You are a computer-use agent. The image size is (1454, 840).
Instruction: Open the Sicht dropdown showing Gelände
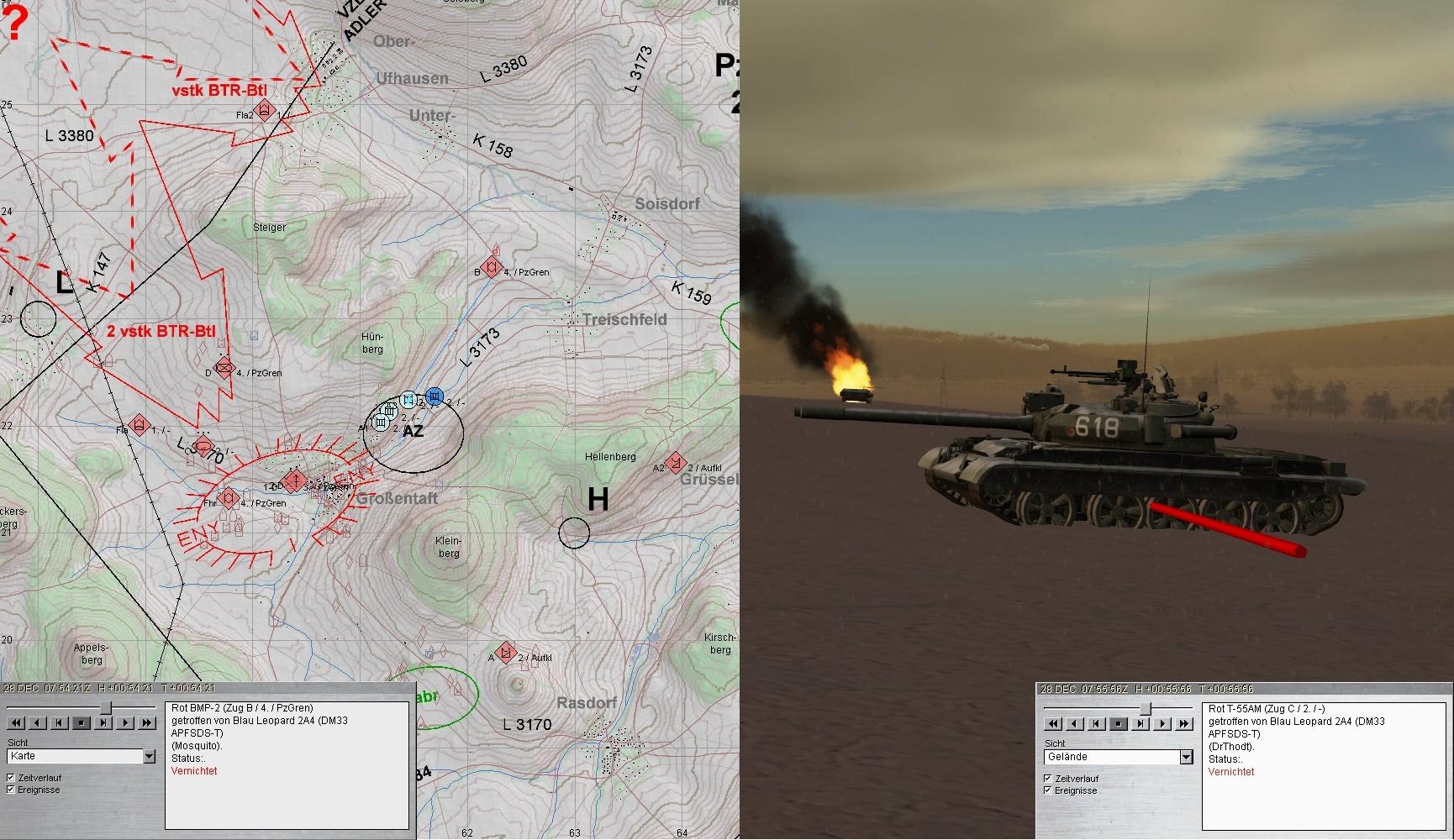[x=1186, y=757]
